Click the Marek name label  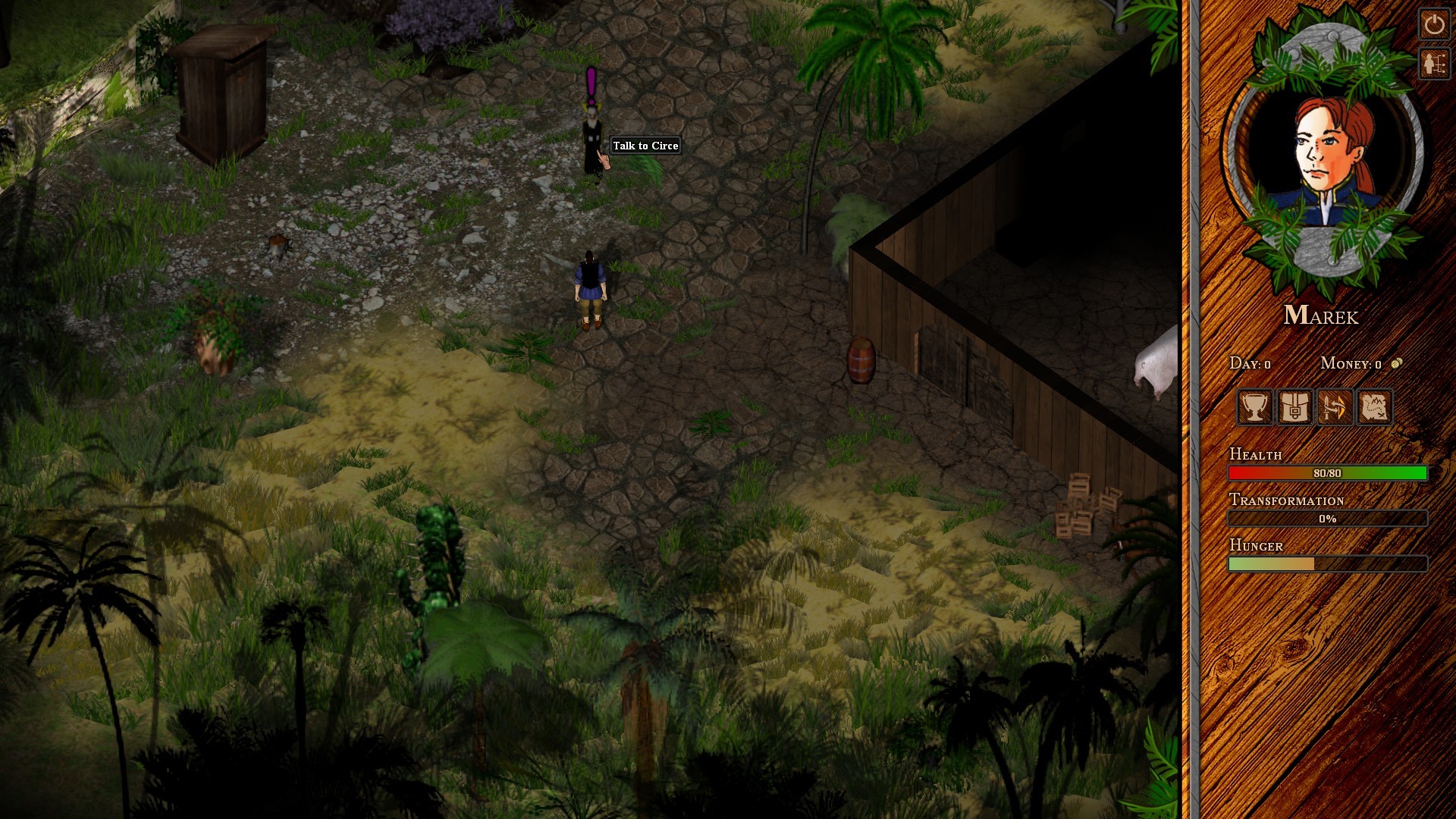1323,317
